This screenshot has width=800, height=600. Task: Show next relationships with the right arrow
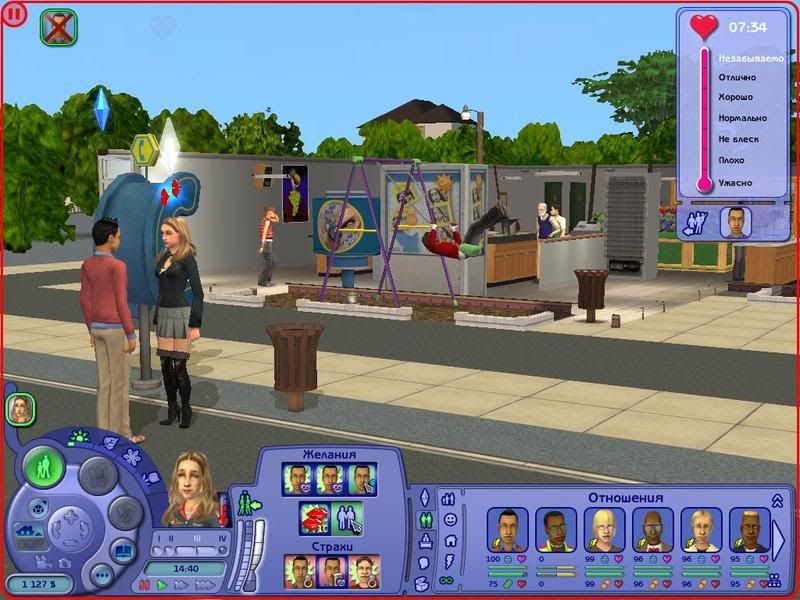tap(778, 541)
